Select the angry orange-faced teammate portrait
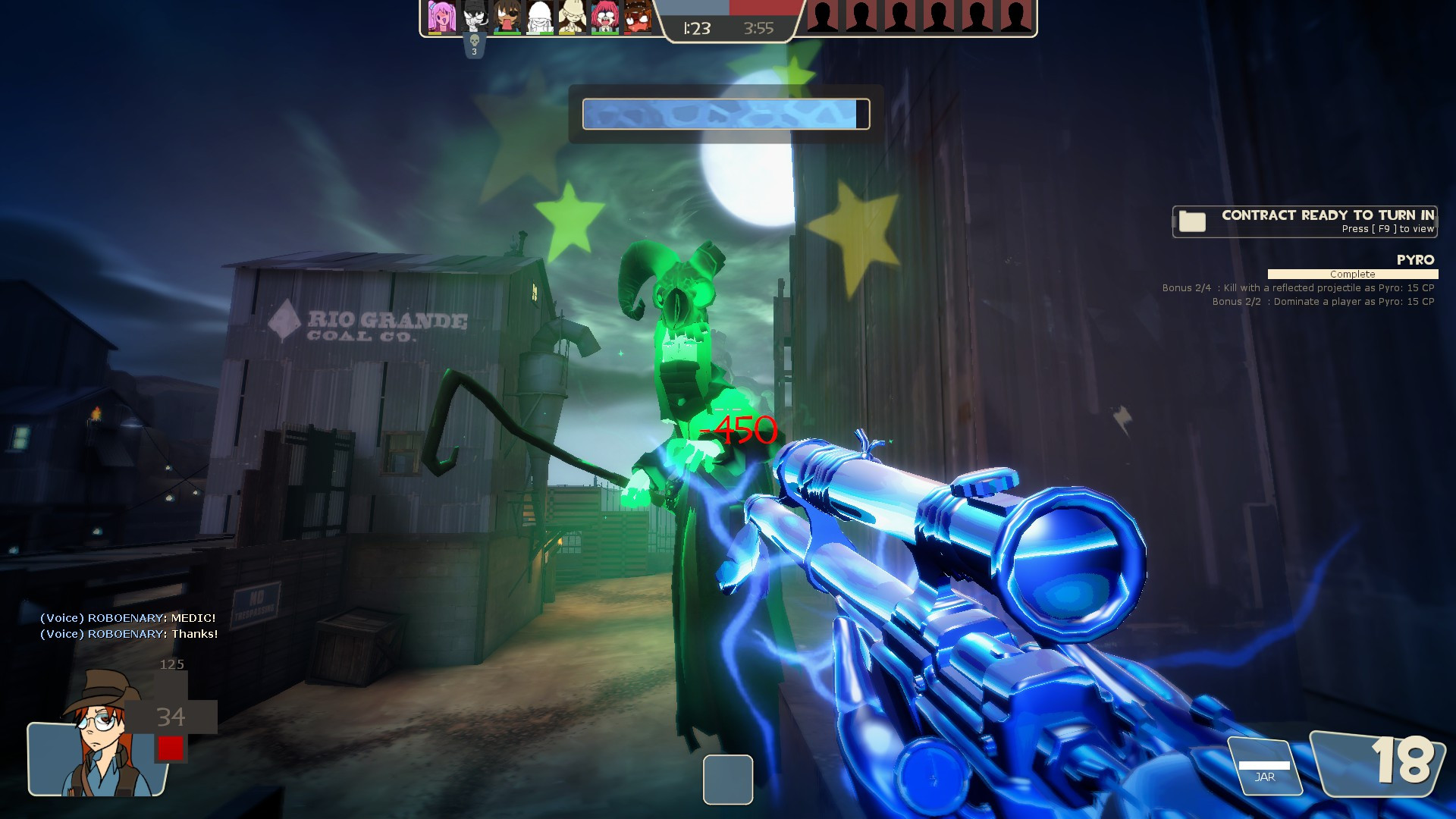Viewport: 1456px width, 819px height. pos(638,17)
